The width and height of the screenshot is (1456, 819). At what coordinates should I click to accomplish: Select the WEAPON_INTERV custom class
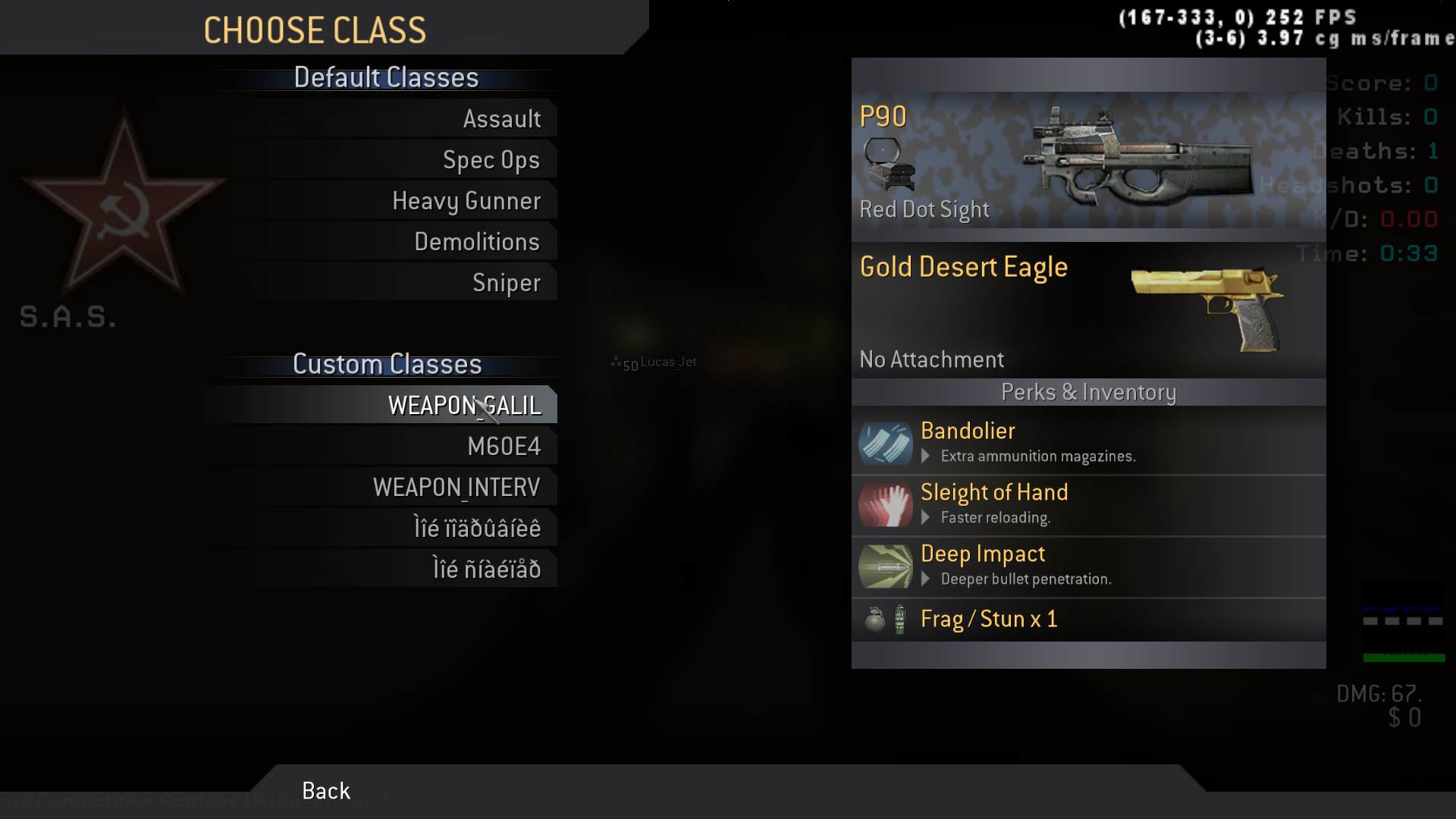pyautogui.click(x=457, y=488)
